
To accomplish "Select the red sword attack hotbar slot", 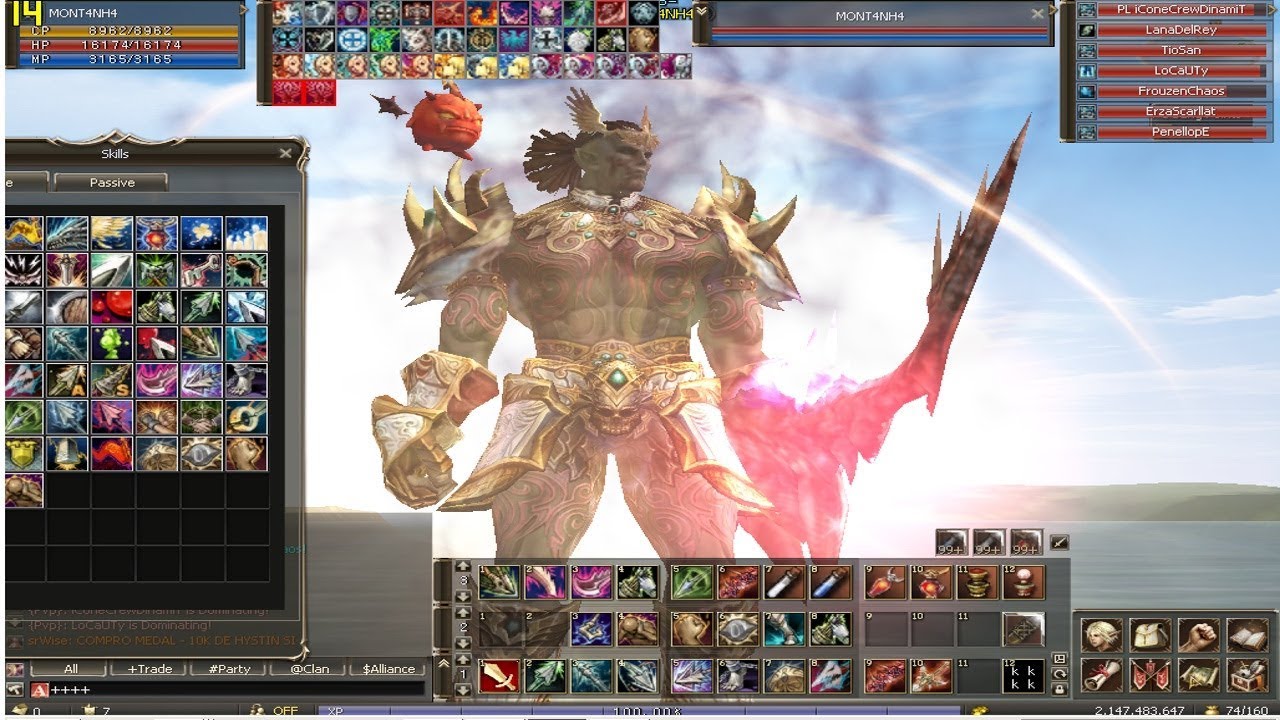I will click(497, 676).
